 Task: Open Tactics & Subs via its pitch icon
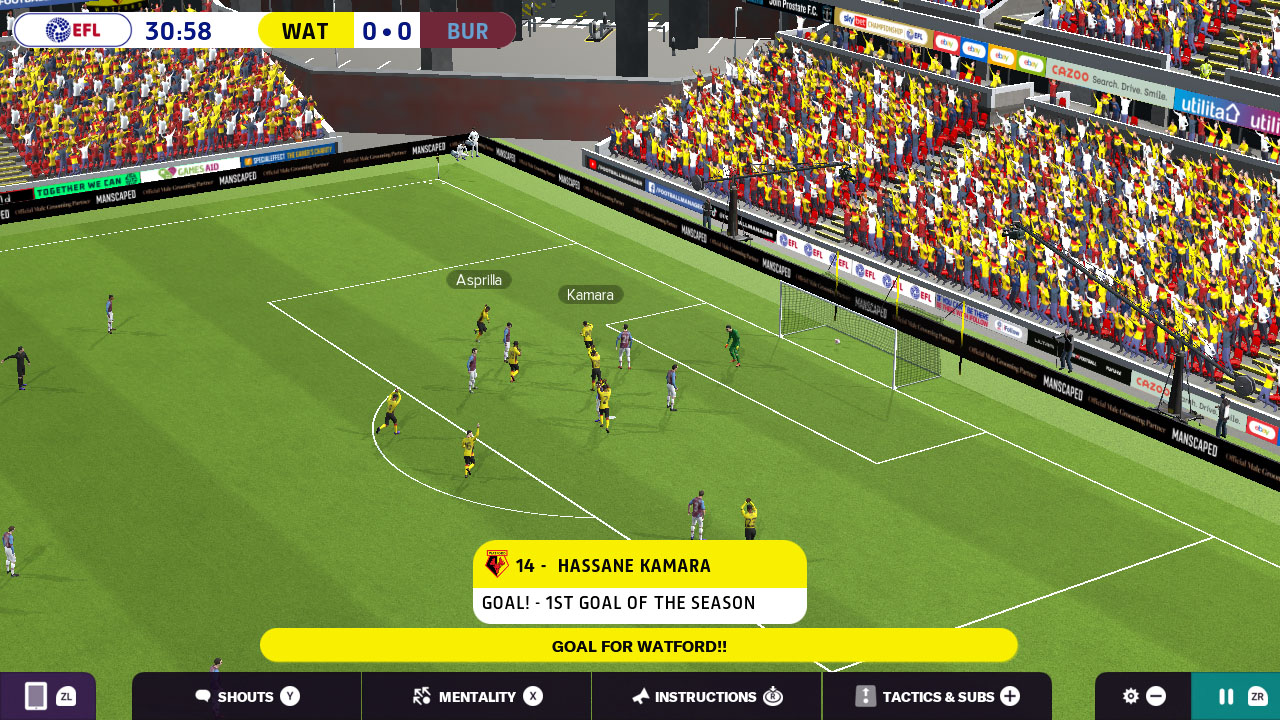862,697
